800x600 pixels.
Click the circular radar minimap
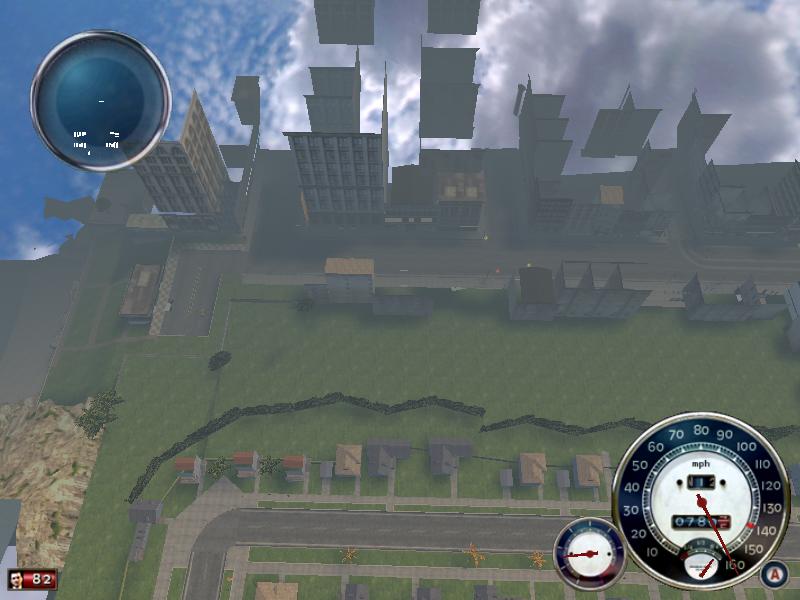click(x=101, y=101)
